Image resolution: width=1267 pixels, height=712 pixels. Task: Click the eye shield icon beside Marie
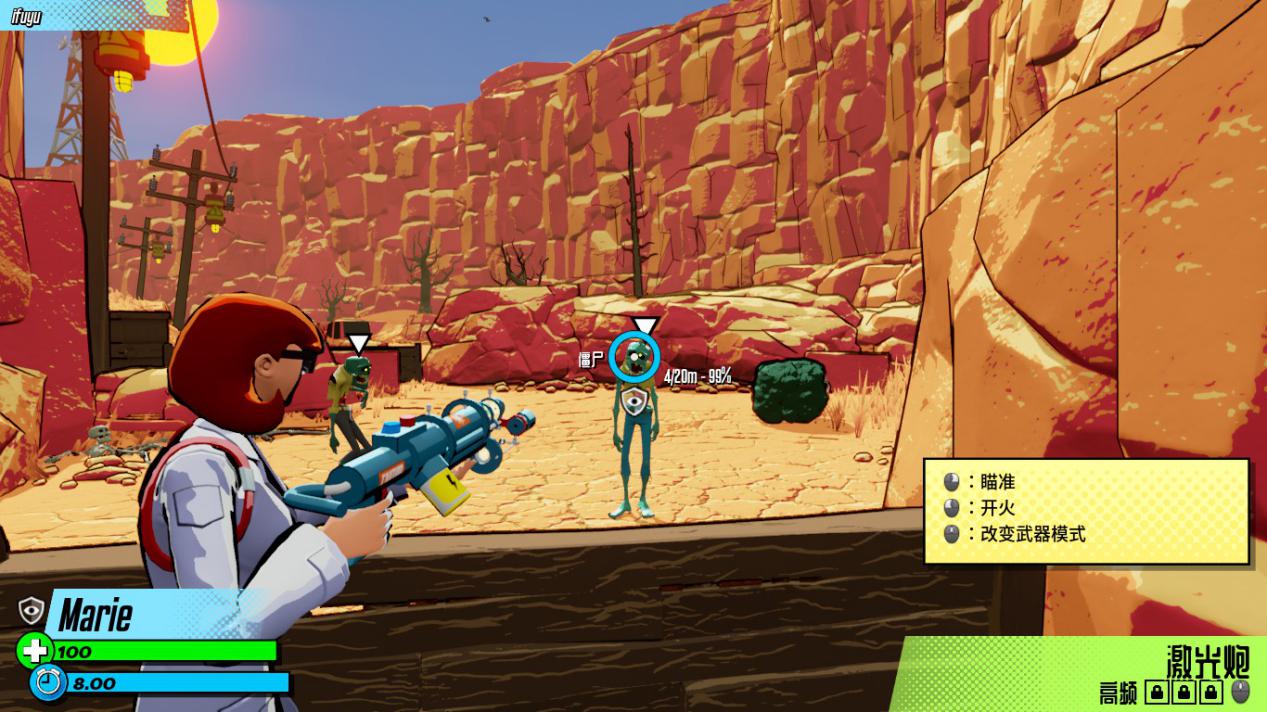pos(32,609)
